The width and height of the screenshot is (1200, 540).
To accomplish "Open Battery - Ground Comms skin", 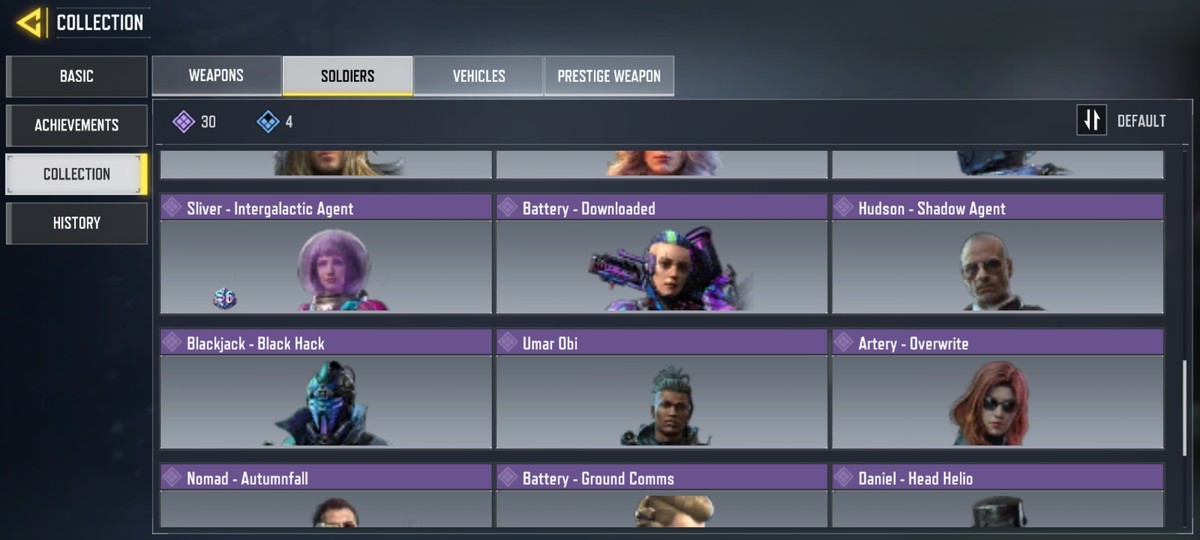I will click(662, 495).
